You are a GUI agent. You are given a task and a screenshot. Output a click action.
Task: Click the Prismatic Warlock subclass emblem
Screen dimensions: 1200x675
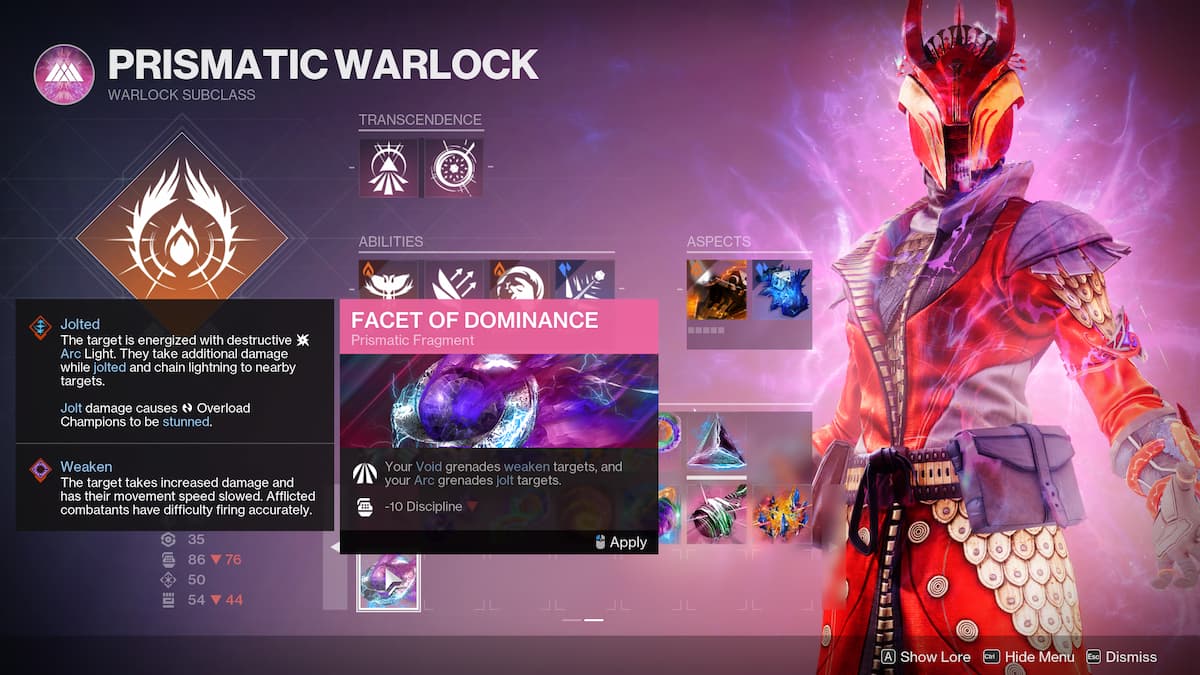[x=63, y=75]
